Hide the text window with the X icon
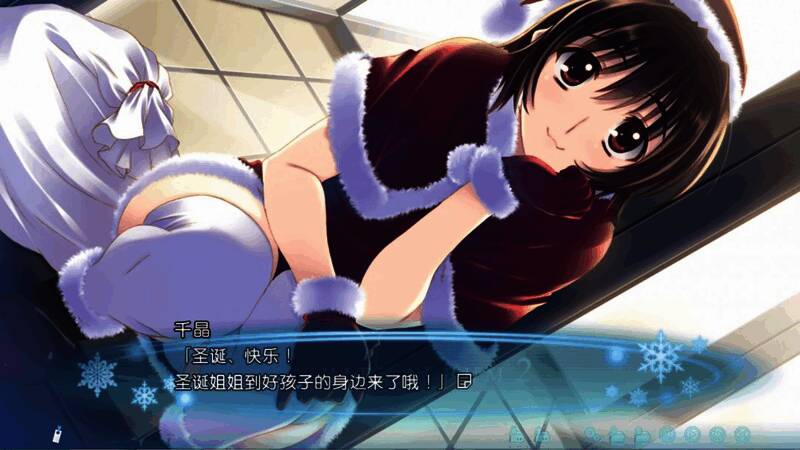This screenshot has width=800, height=450. tap(742, 434)
